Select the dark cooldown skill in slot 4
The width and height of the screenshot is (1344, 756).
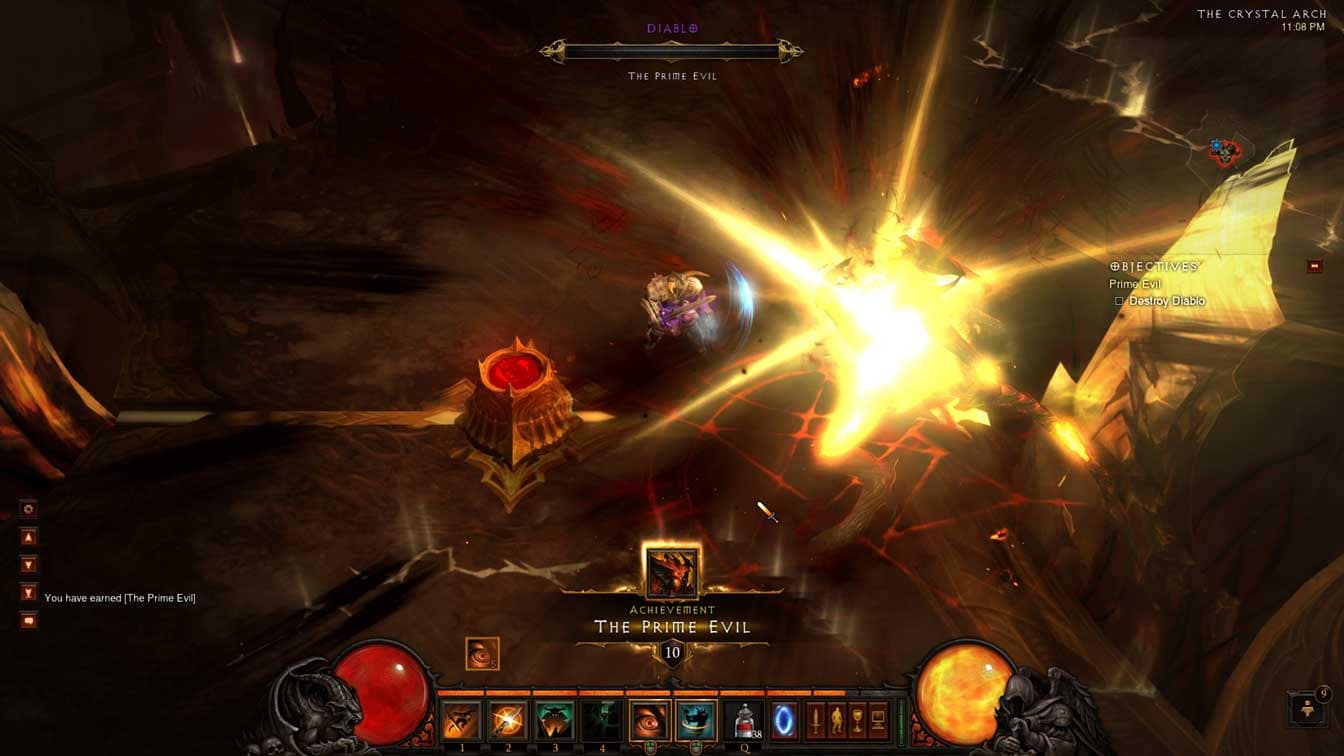point(601,720)
